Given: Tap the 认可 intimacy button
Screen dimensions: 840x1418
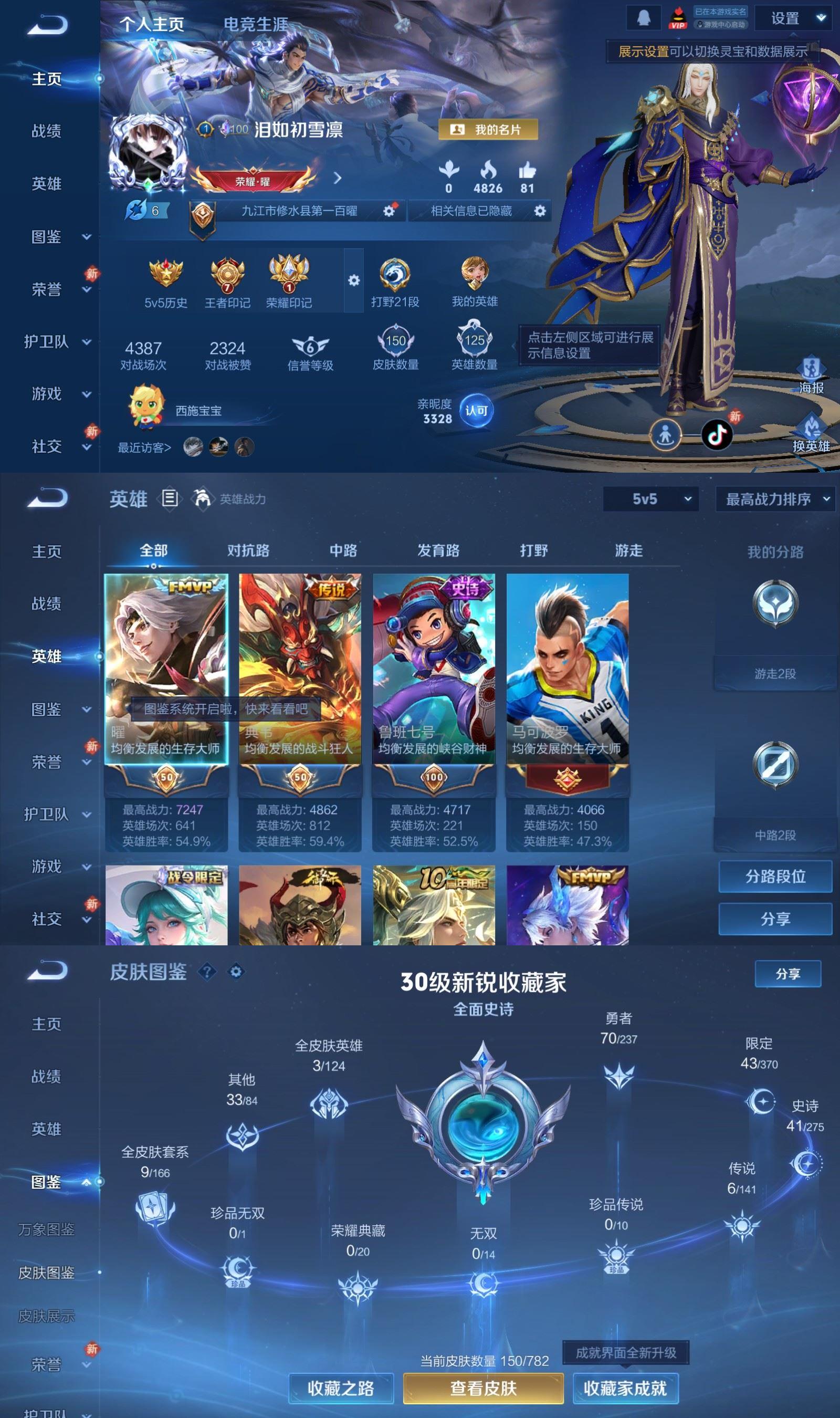Looking at the screenshot, I should point(476,410).
